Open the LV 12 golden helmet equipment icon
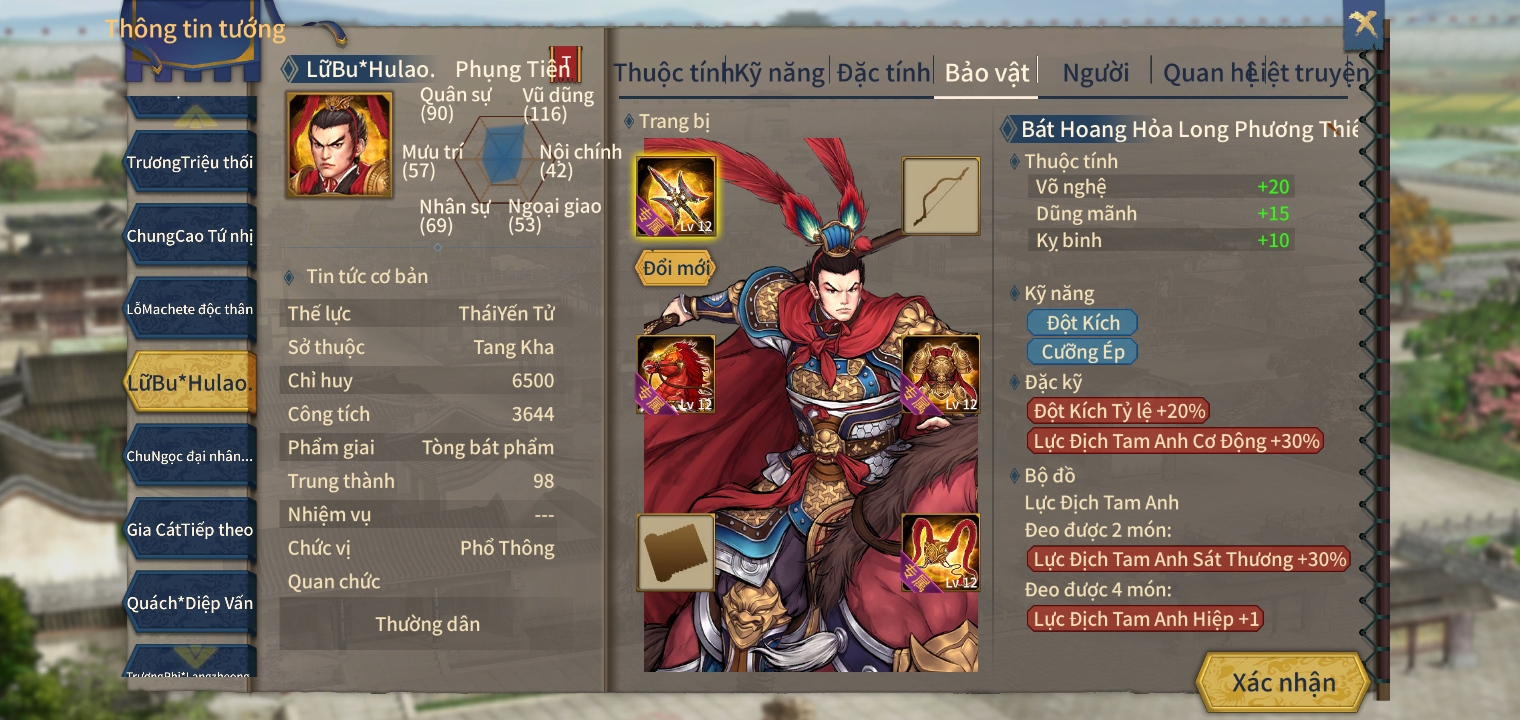Image resolution: width=1520 pixels, height=720 pixels. click(x=941, y=375)
